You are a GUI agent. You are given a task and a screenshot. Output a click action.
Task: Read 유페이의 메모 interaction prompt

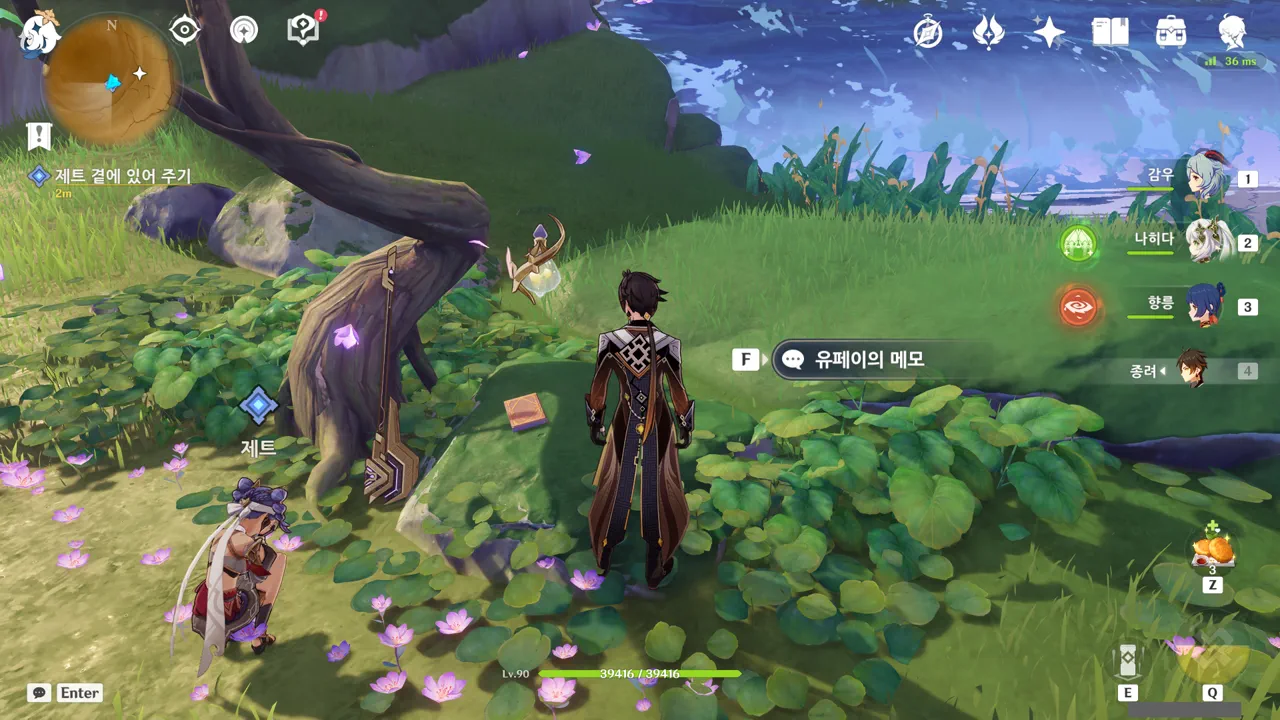click(868, 359)
